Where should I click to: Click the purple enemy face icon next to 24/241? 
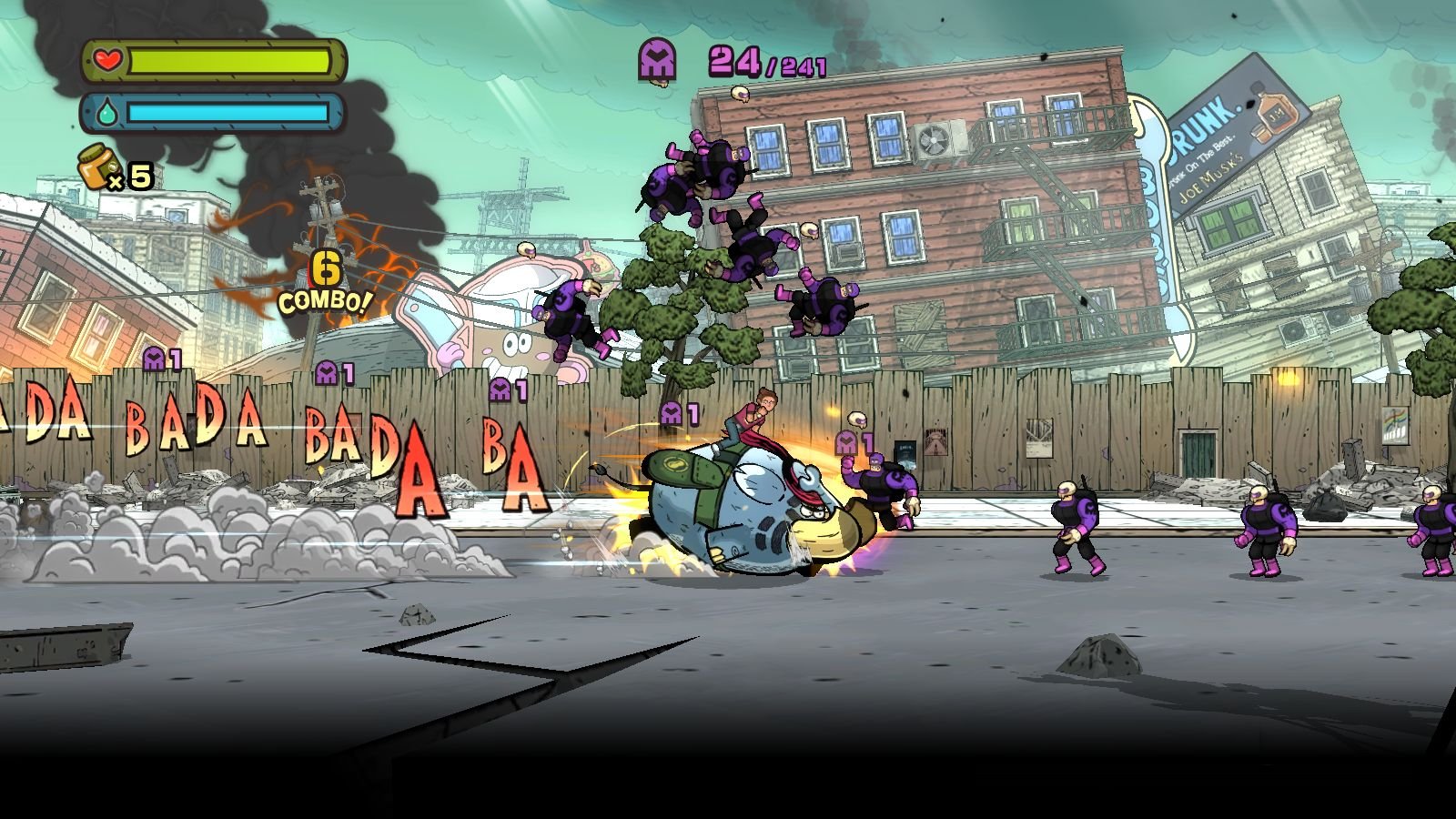[660, 60]
